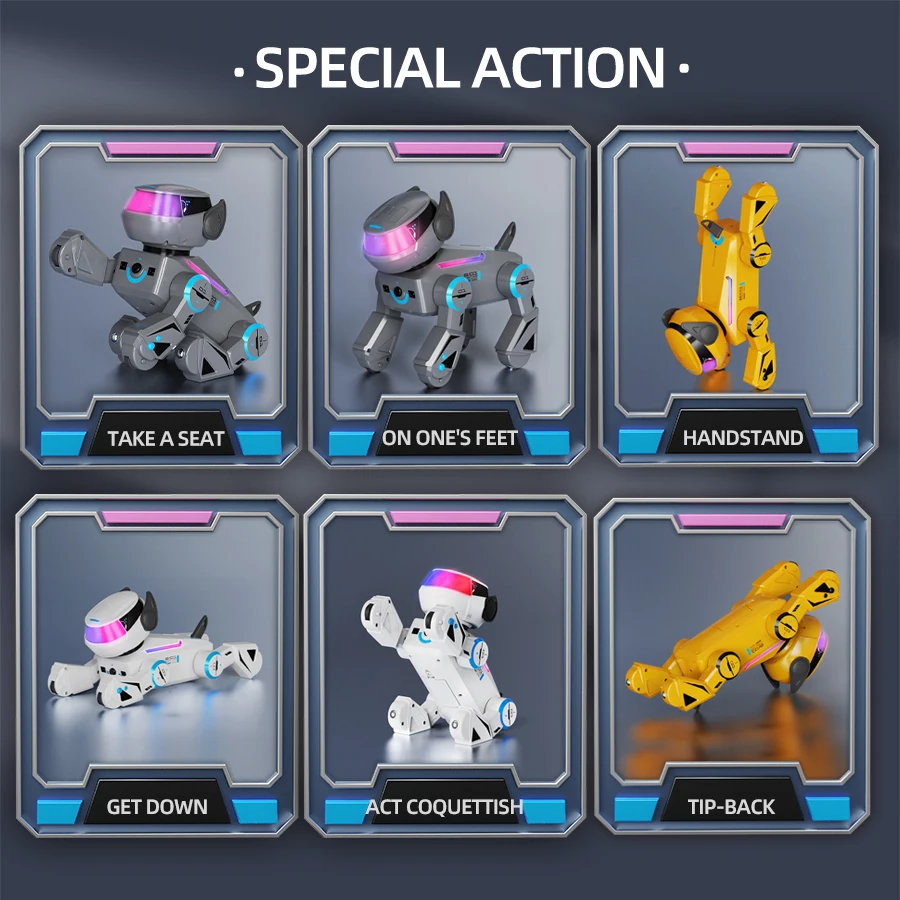Select the Act Coquettish action panel

(445, 665)
